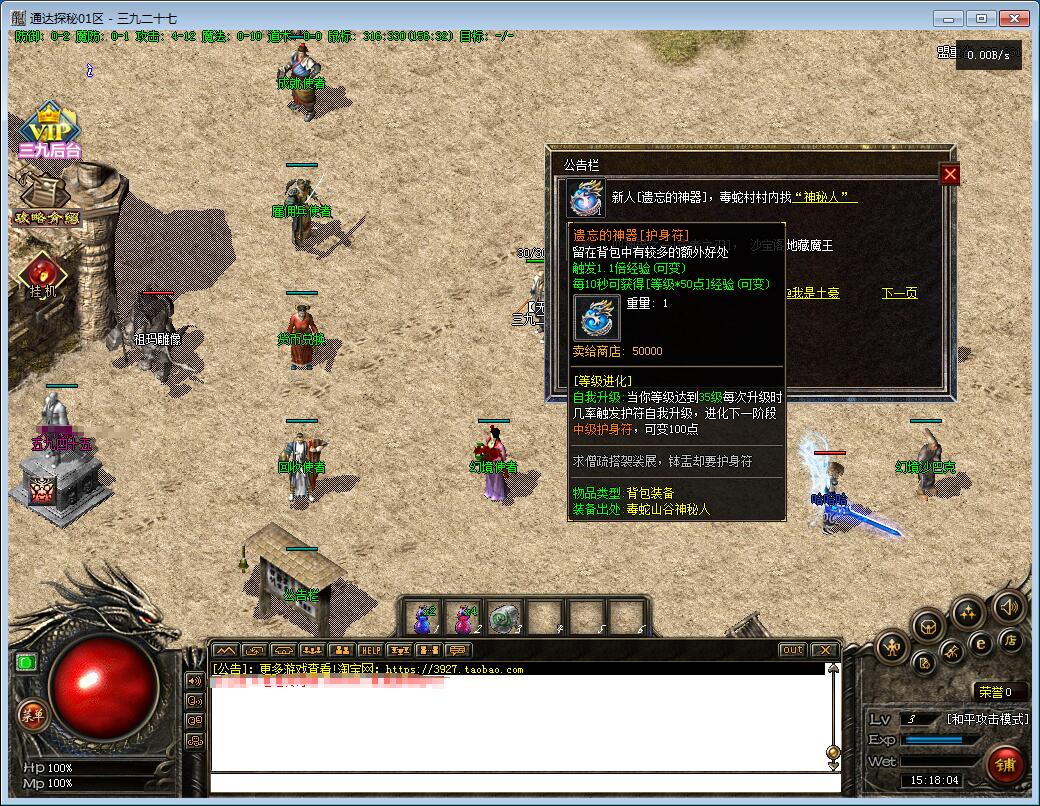Open the 攻略介绍 guide scroll
Screen dimensions: 1040x806
pos(46,200)
